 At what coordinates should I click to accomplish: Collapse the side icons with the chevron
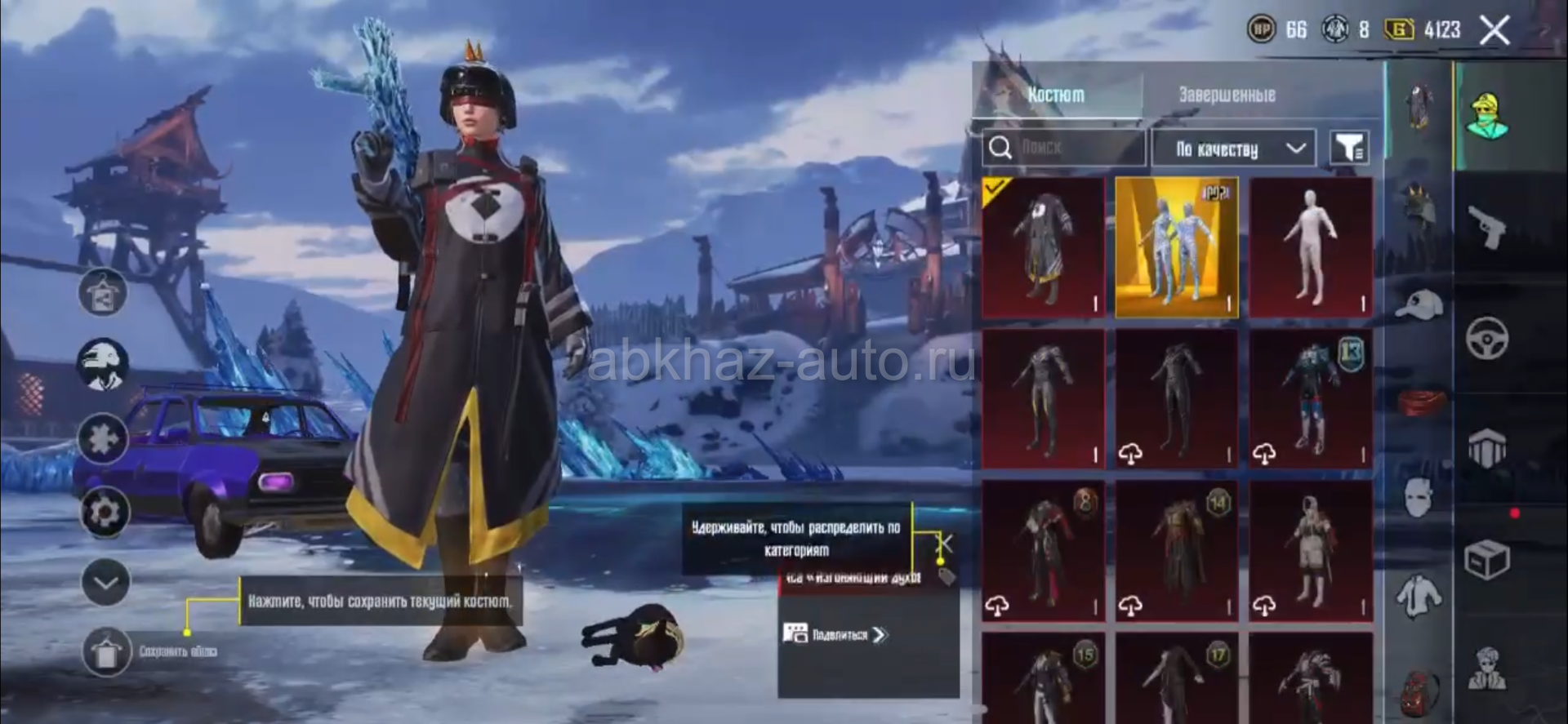tap(105, 582)
